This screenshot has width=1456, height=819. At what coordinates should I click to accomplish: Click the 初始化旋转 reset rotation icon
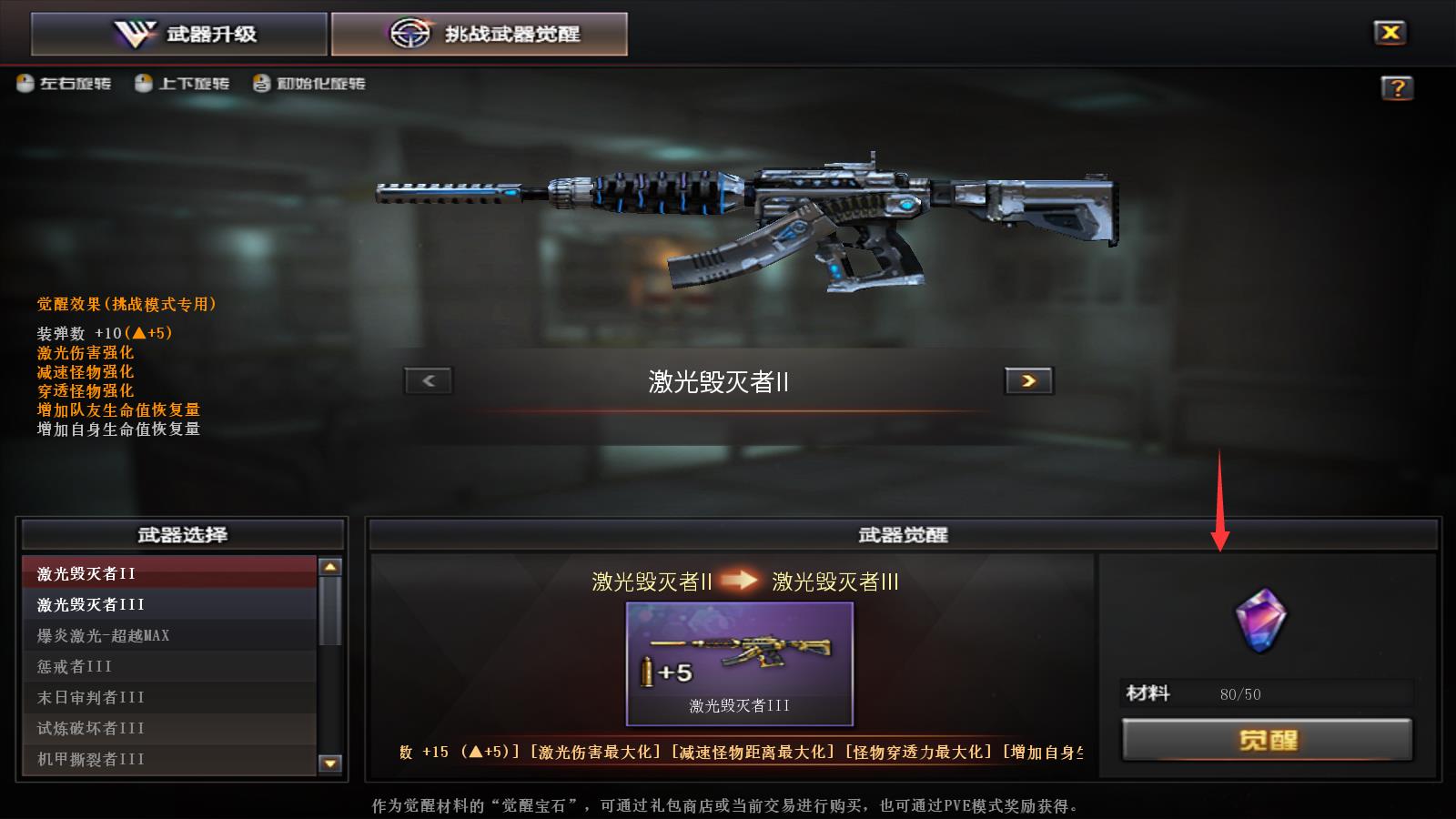[261, 83]
